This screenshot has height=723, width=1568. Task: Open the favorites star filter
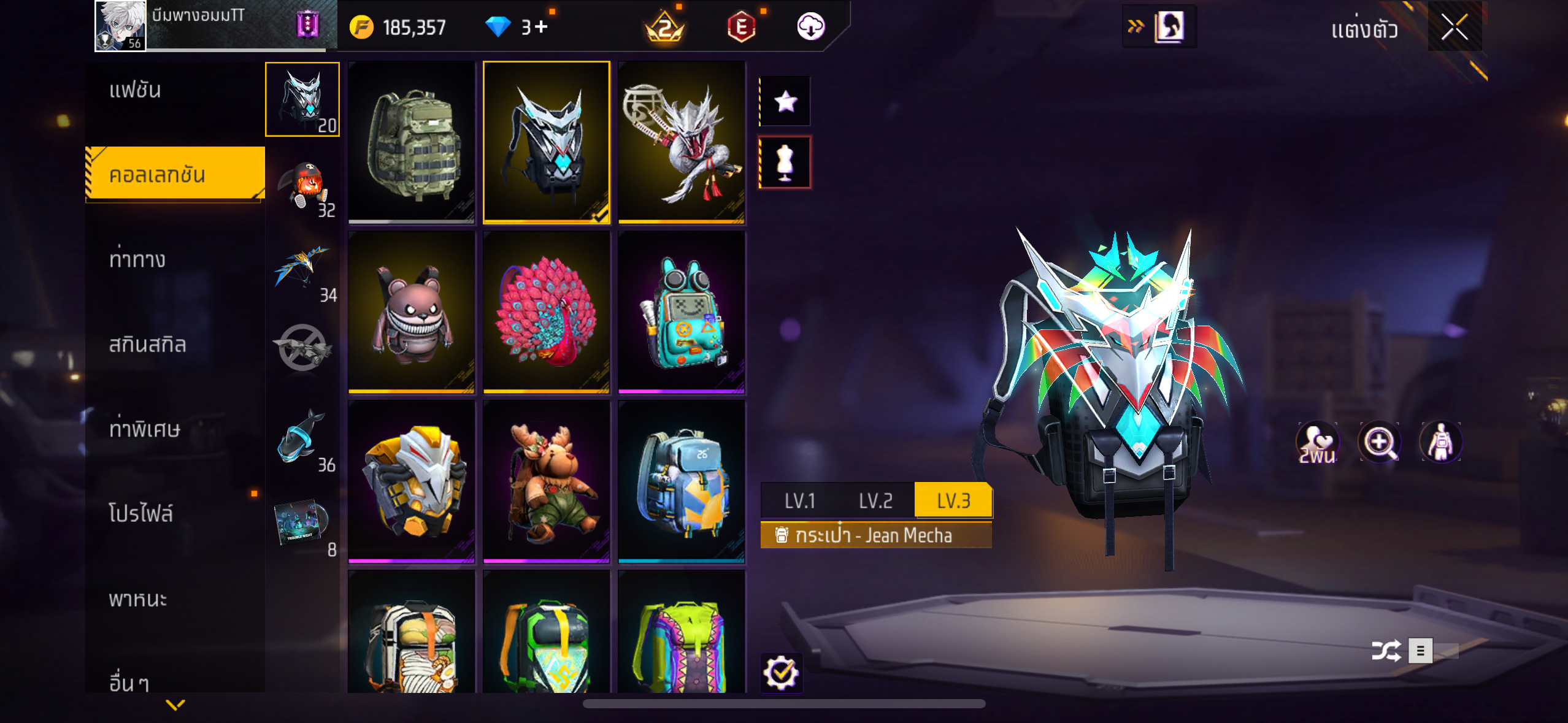(x=785, y=102)
